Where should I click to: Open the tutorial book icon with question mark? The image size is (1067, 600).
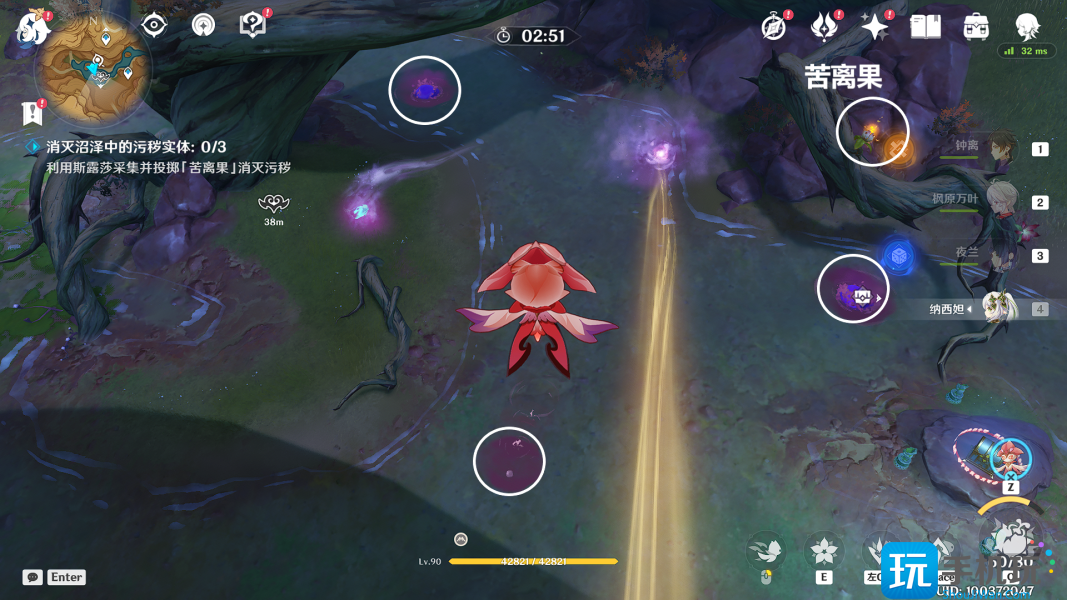(253, 25)
